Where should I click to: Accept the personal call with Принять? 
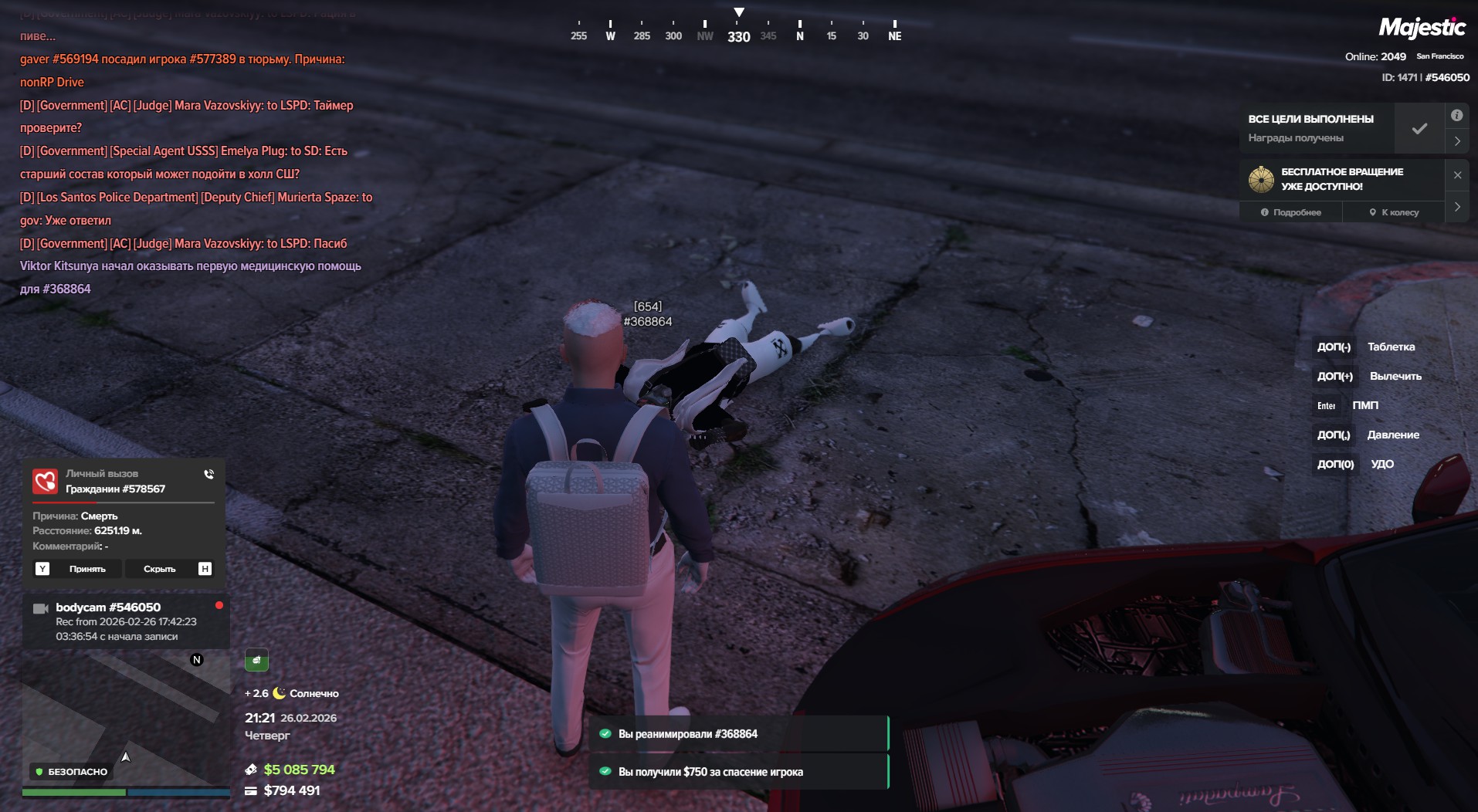coord(87,569)
